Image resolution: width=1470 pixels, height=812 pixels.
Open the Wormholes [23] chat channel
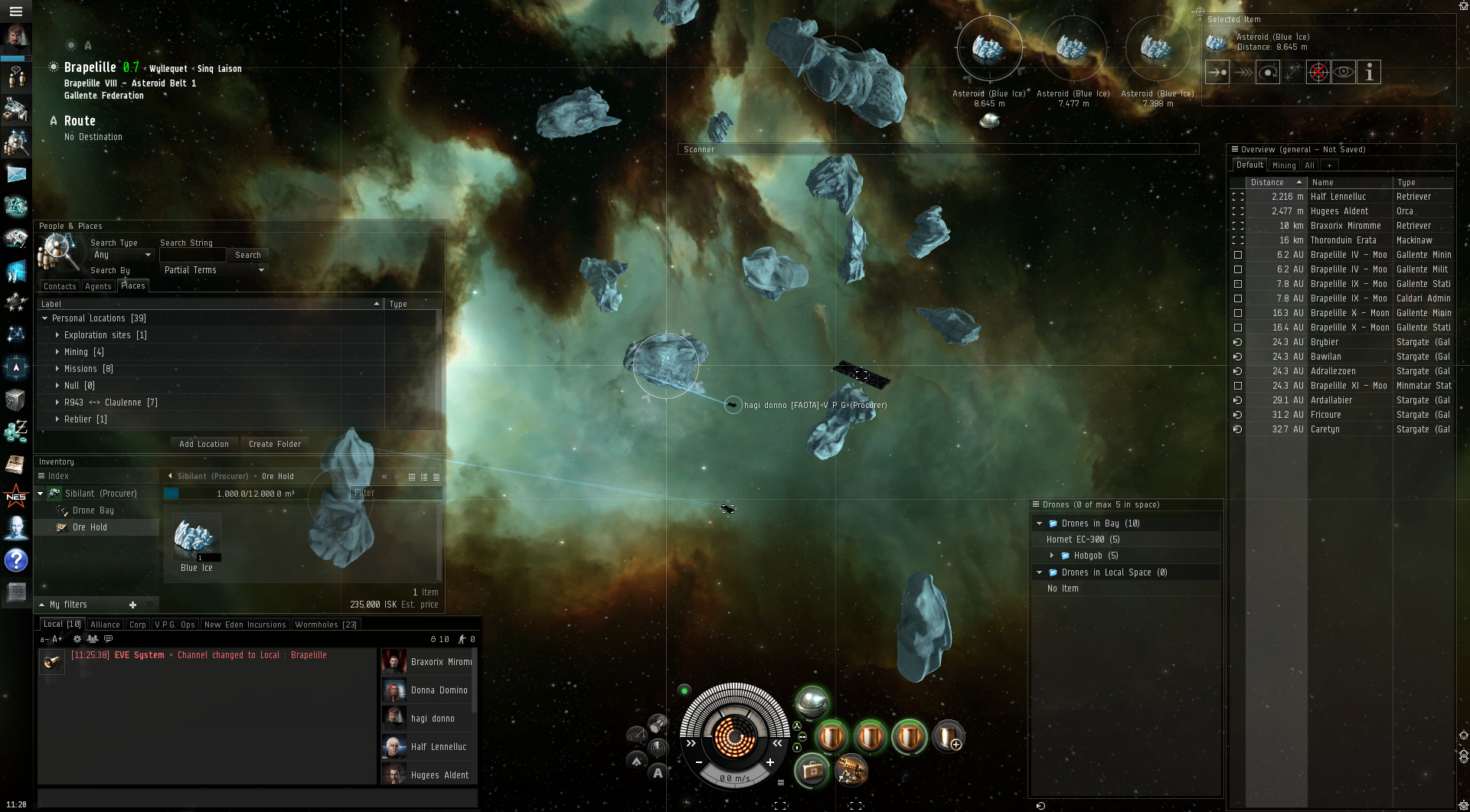coord(325,624)
